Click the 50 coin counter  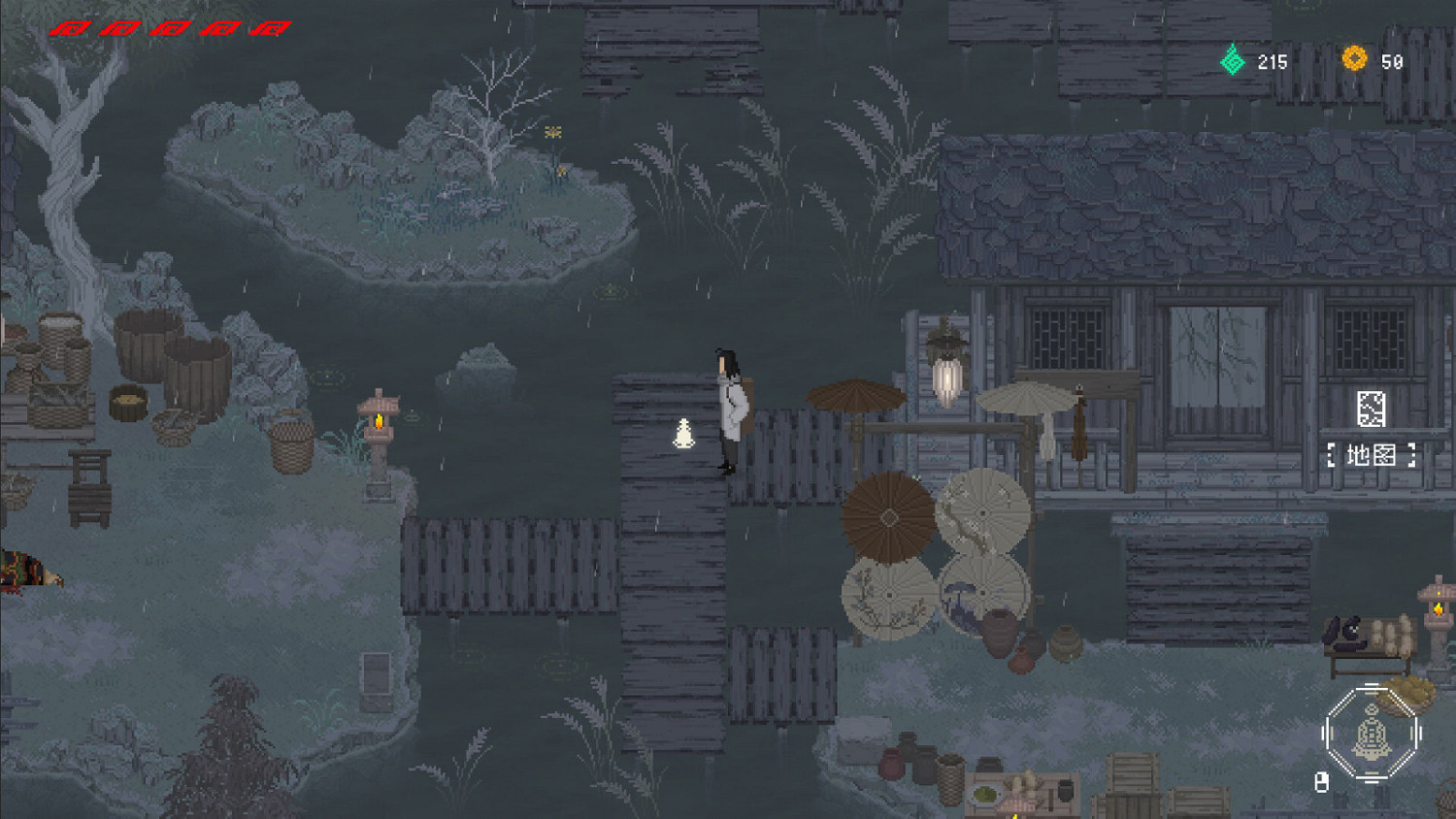coord(1391,60)
